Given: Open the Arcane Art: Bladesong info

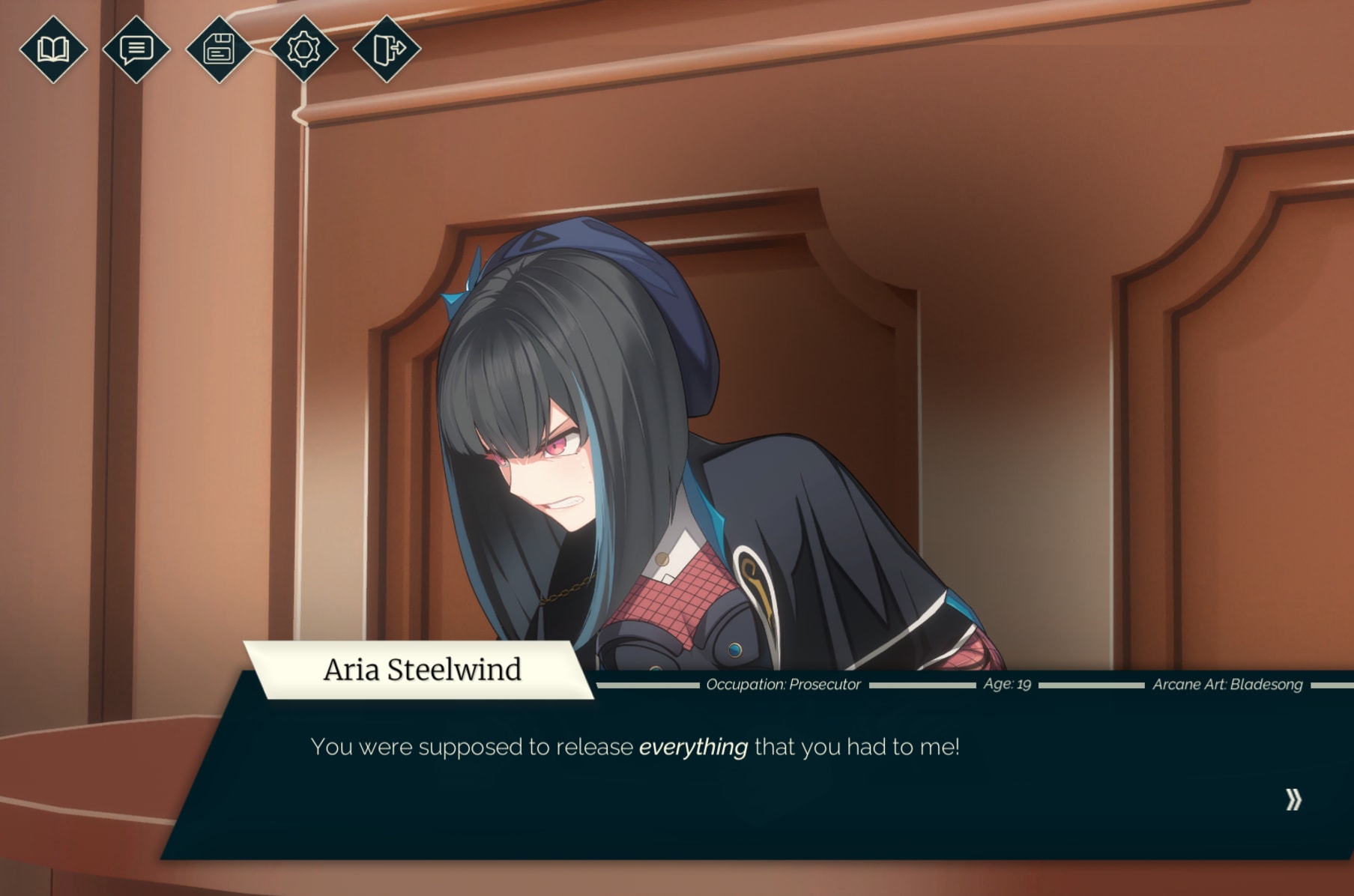Looking at the screenshot, I should click(x=1229, y=684).
